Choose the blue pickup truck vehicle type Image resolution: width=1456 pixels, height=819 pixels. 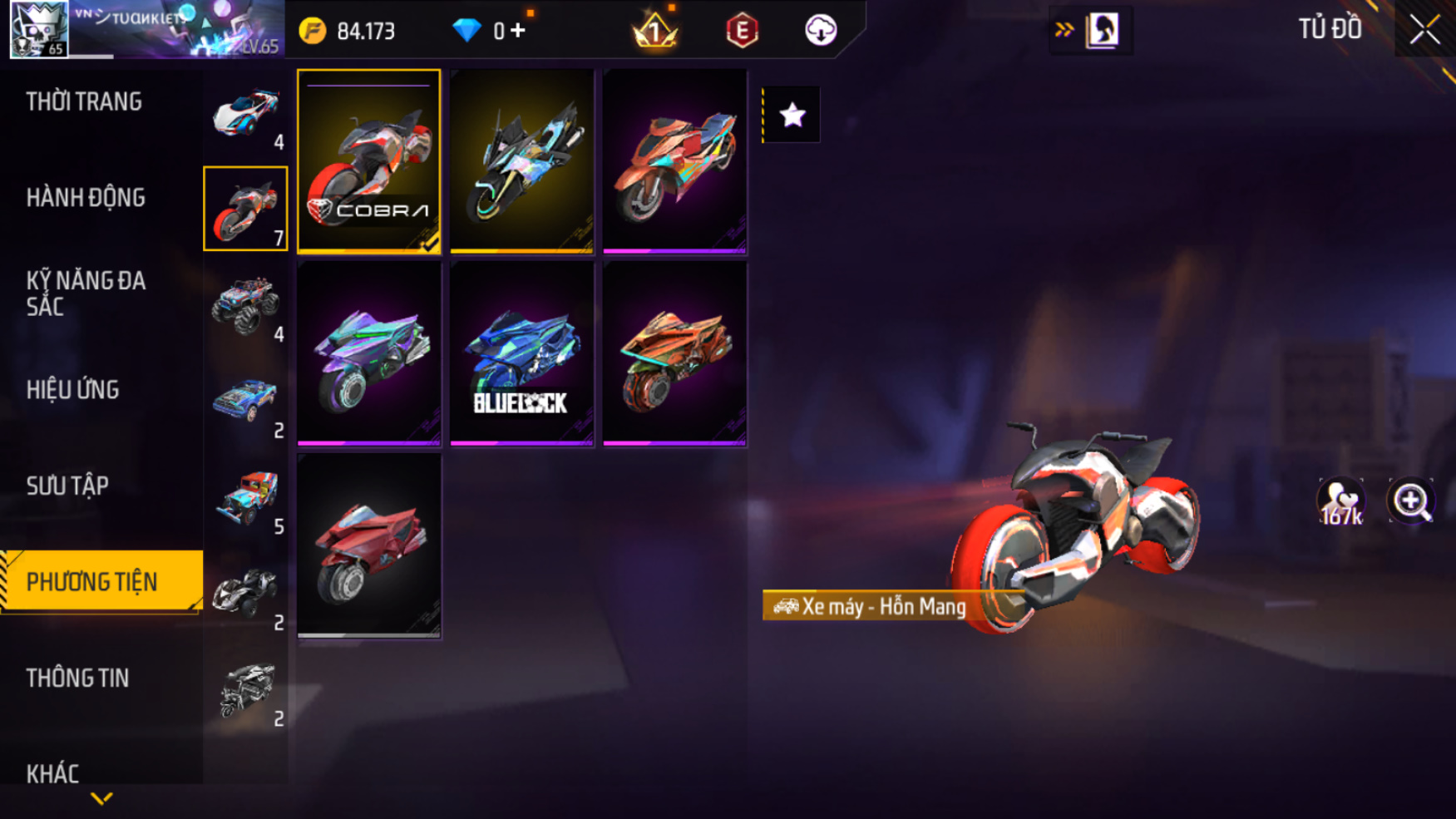tap(245, 402)
